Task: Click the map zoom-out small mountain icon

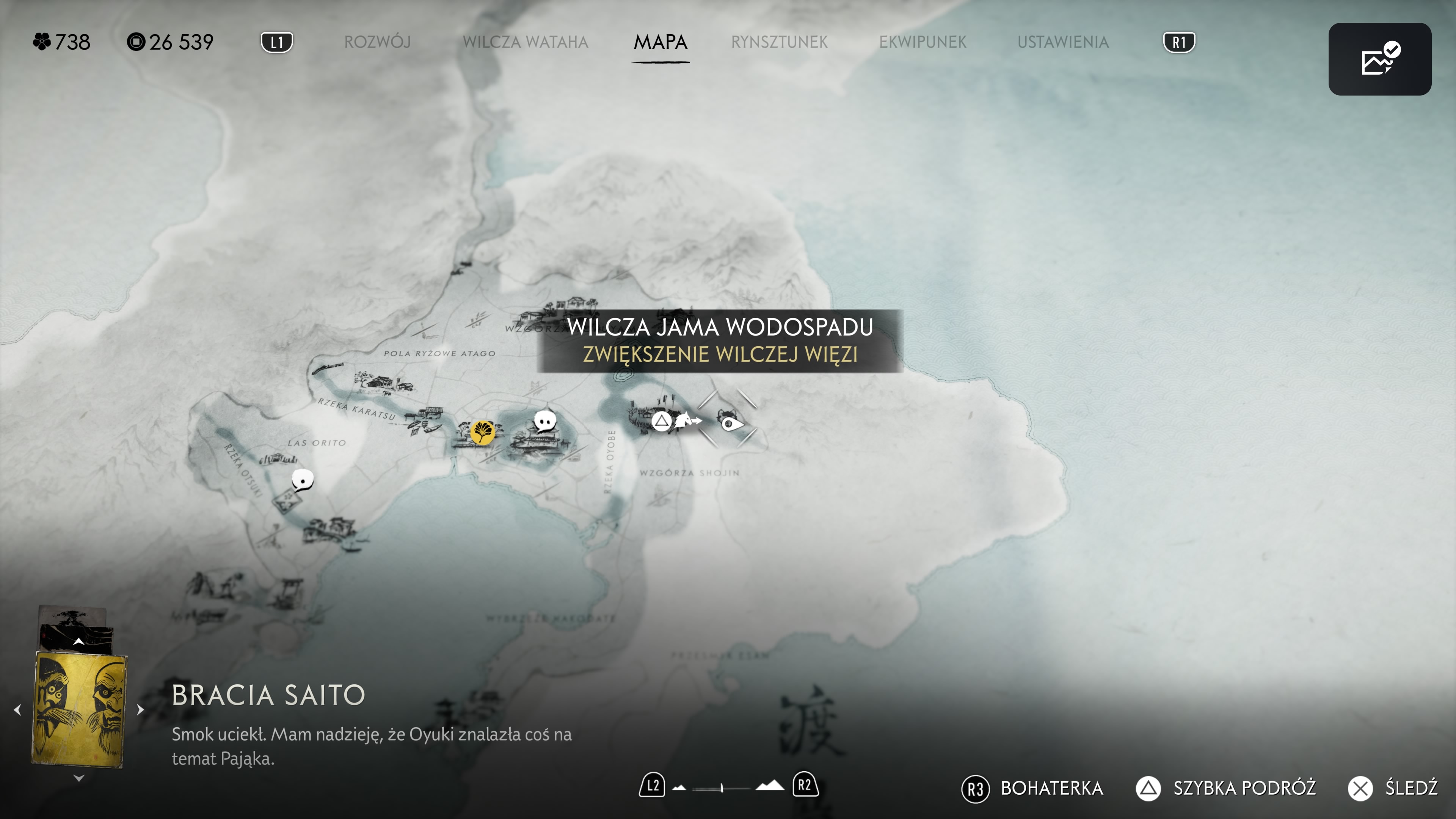Action: (679, 788)
